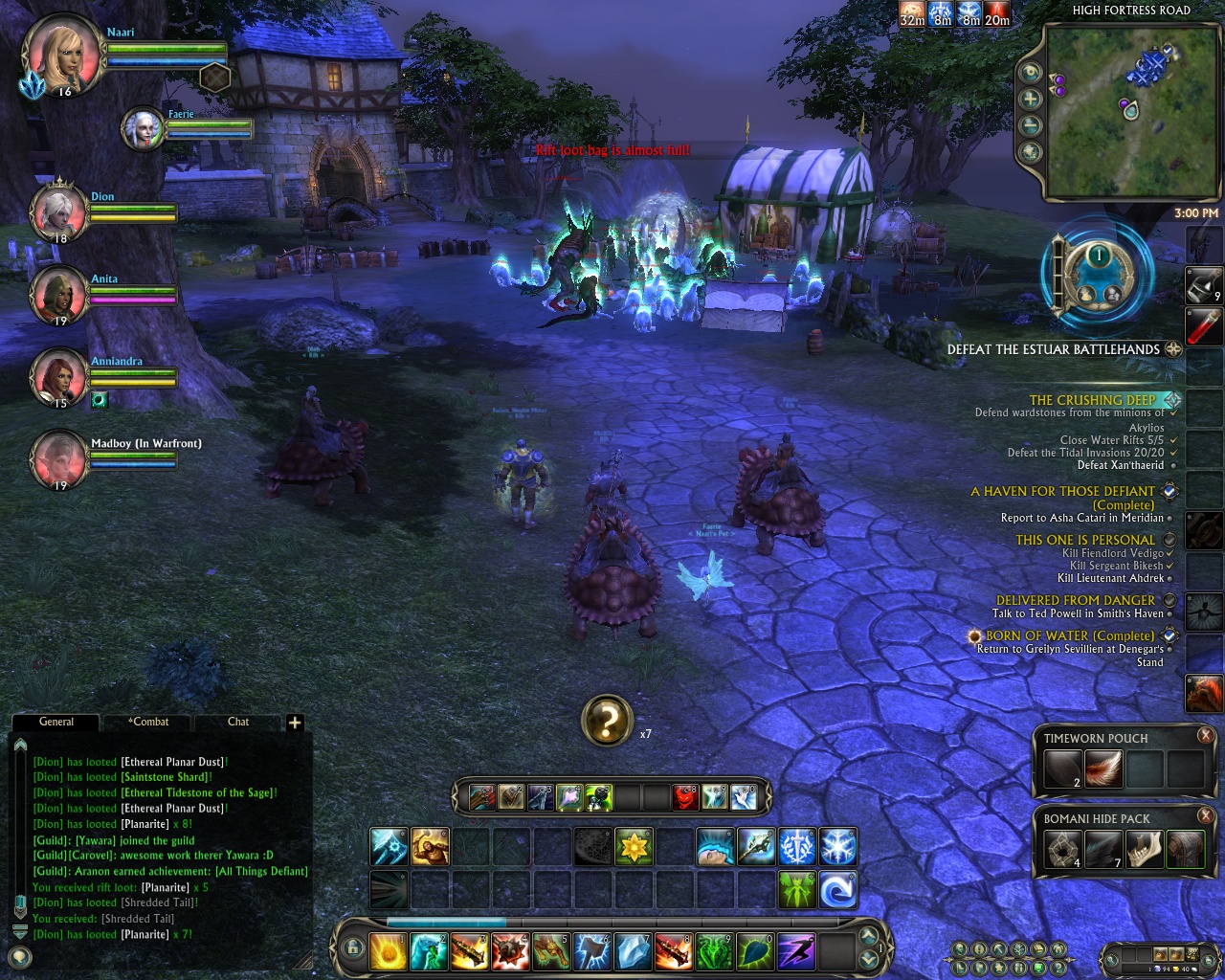Screen dimensions: 1225x980
Task: Select the leather armor item in the pack
Action: [1185, 850]
